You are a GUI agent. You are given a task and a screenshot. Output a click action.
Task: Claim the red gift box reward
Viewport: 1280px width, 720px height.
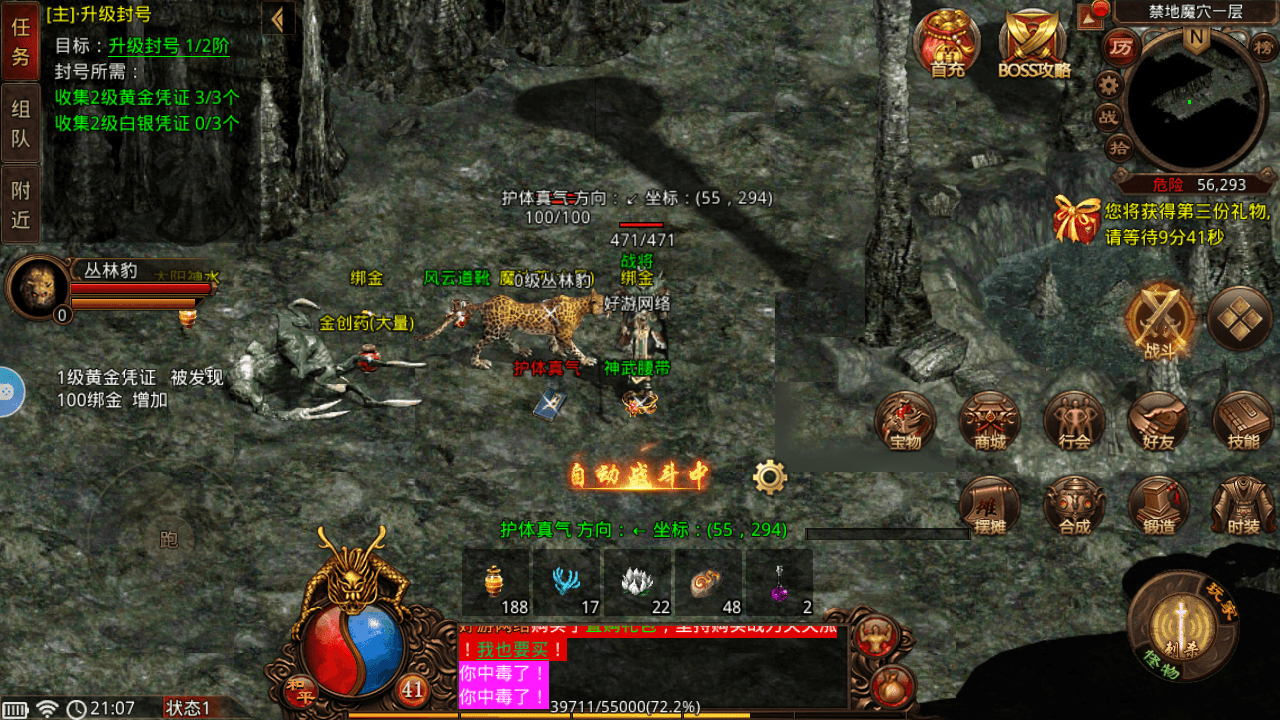pyautogui.click(x=1076, y=219)
